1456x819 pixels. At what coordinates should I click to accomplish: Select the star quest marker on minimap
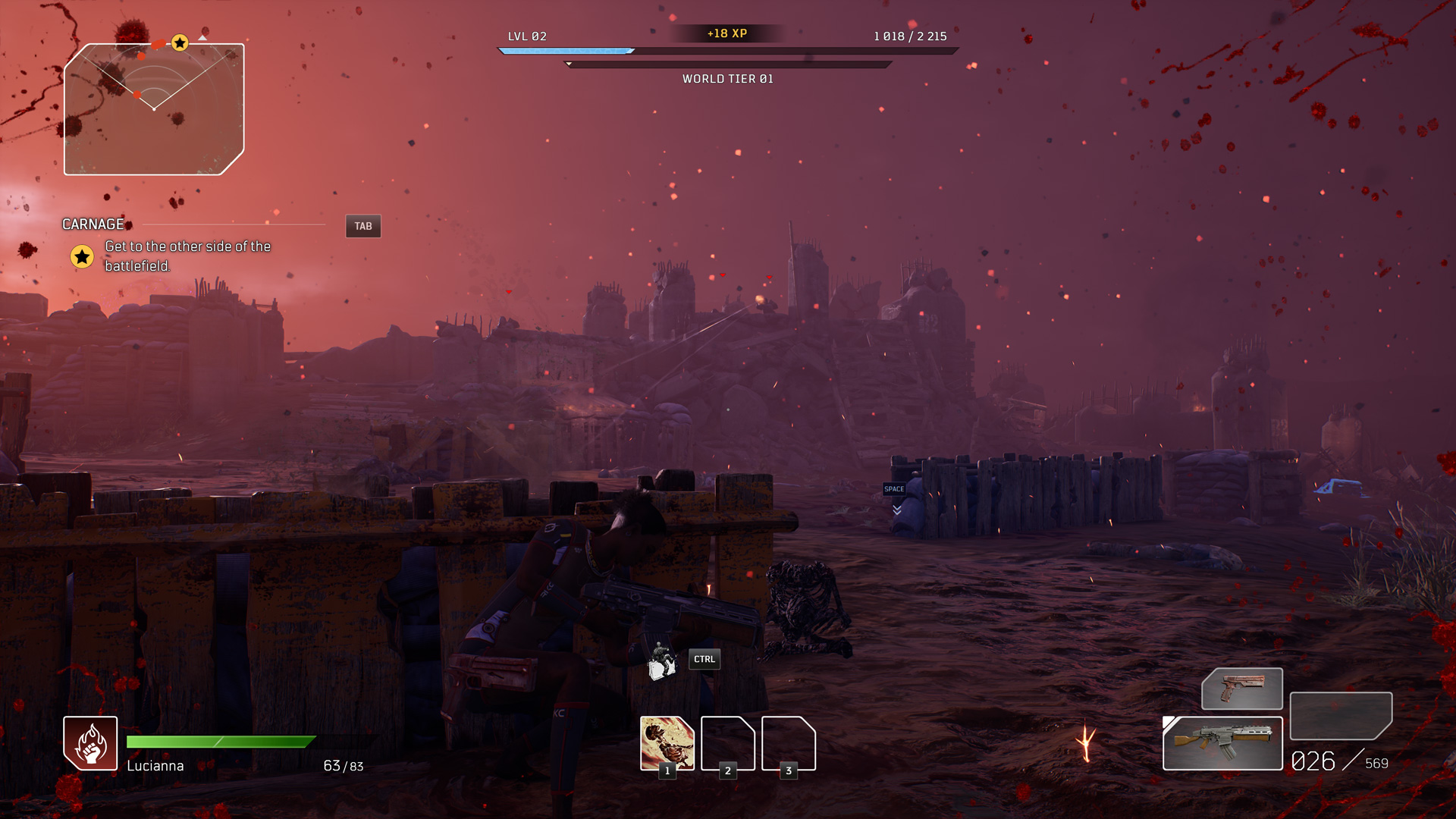point(180,43)
